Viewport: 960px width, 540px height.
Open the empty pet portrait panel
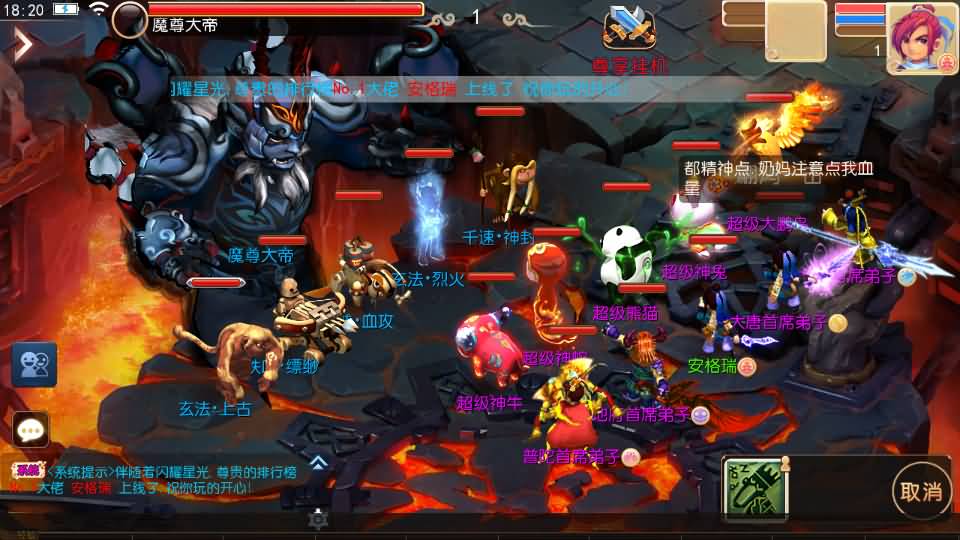click(796, 30)
